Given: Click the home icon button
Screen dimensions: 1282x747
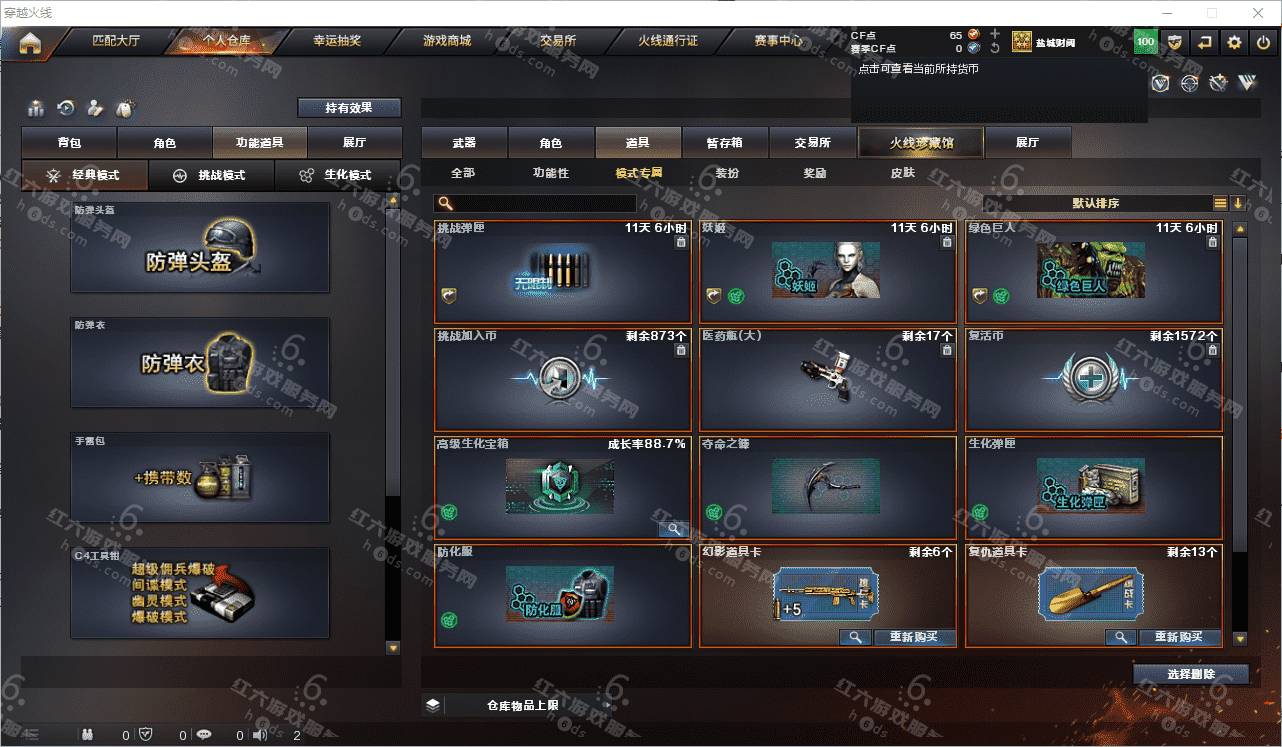Looking at the screenshot, I should click(x=31, y=43).
